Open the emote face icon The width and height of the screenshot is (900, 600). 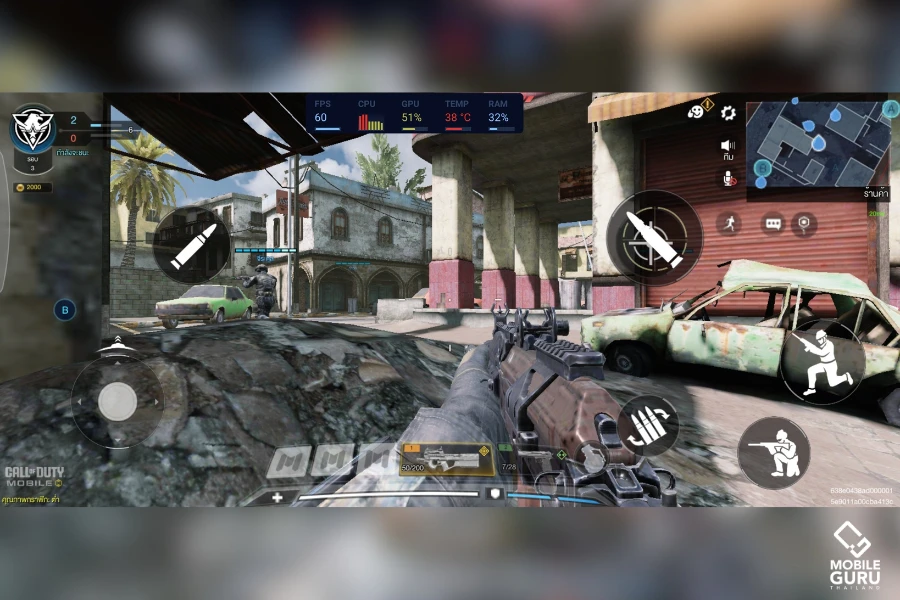click(697, 112)
